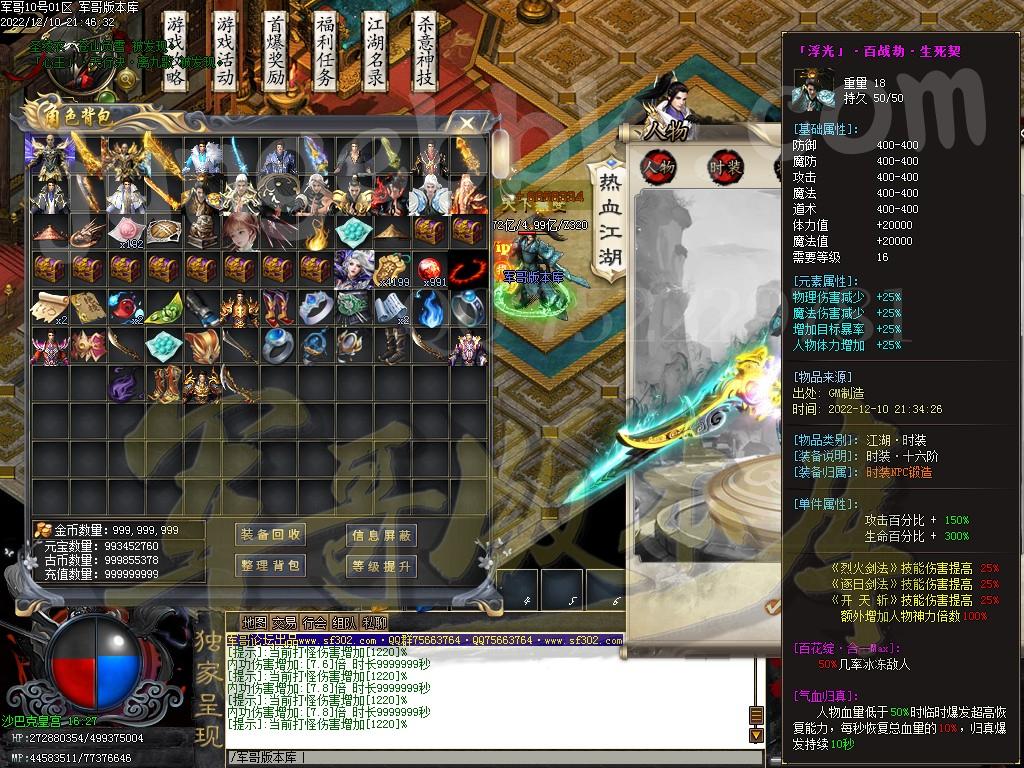Select the 行会 guild chat tab
The height and width of the screenshot is (768, 1024).
pos(315,622)
